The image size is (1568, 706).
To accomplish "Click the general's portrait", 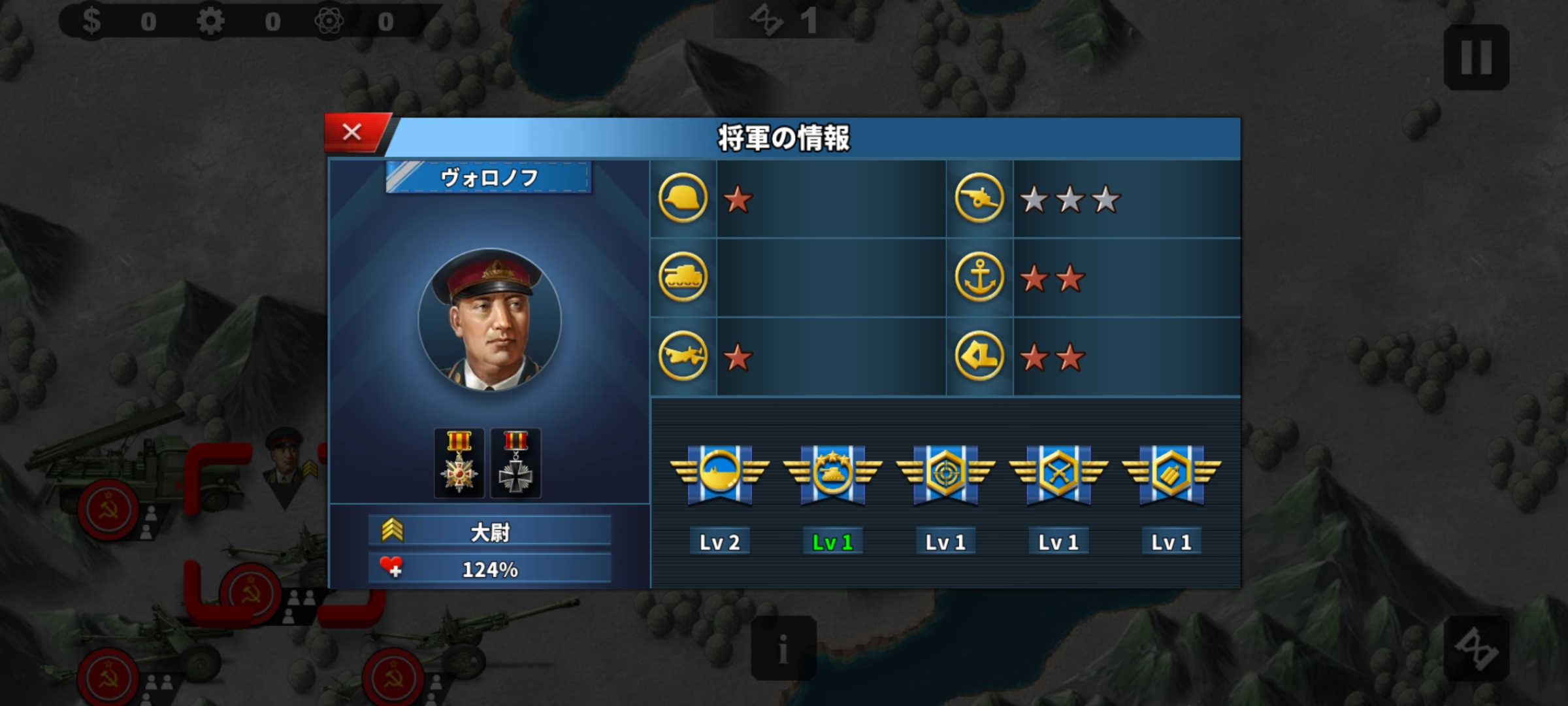I will (489, 320).
